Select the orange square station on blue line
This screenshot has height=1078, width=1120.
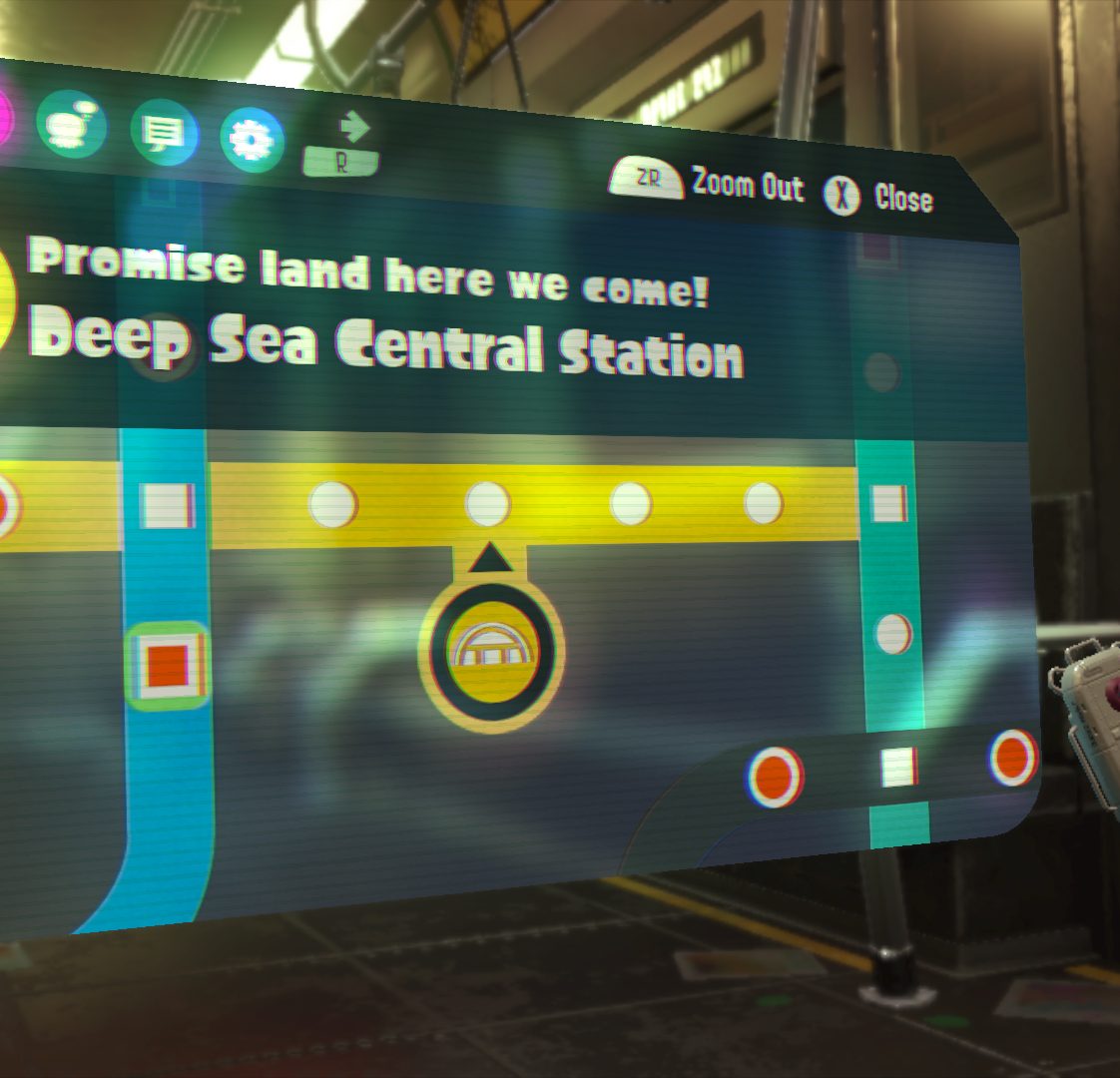point(166,666)
